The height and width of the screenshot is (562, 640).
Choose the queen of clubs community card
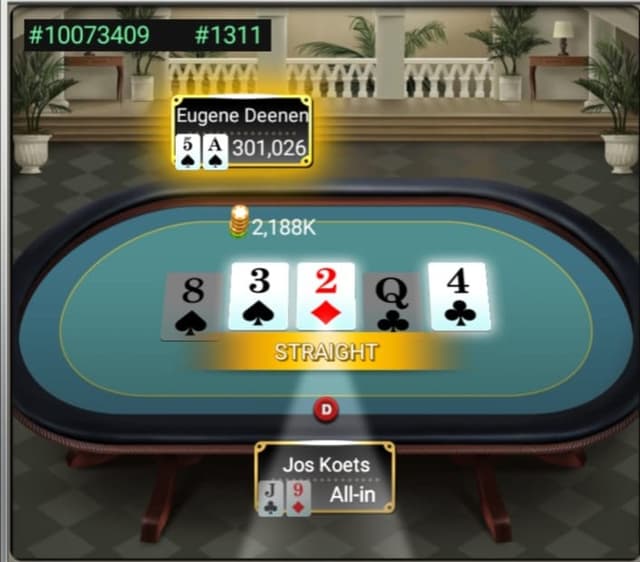tap(391, 303)
